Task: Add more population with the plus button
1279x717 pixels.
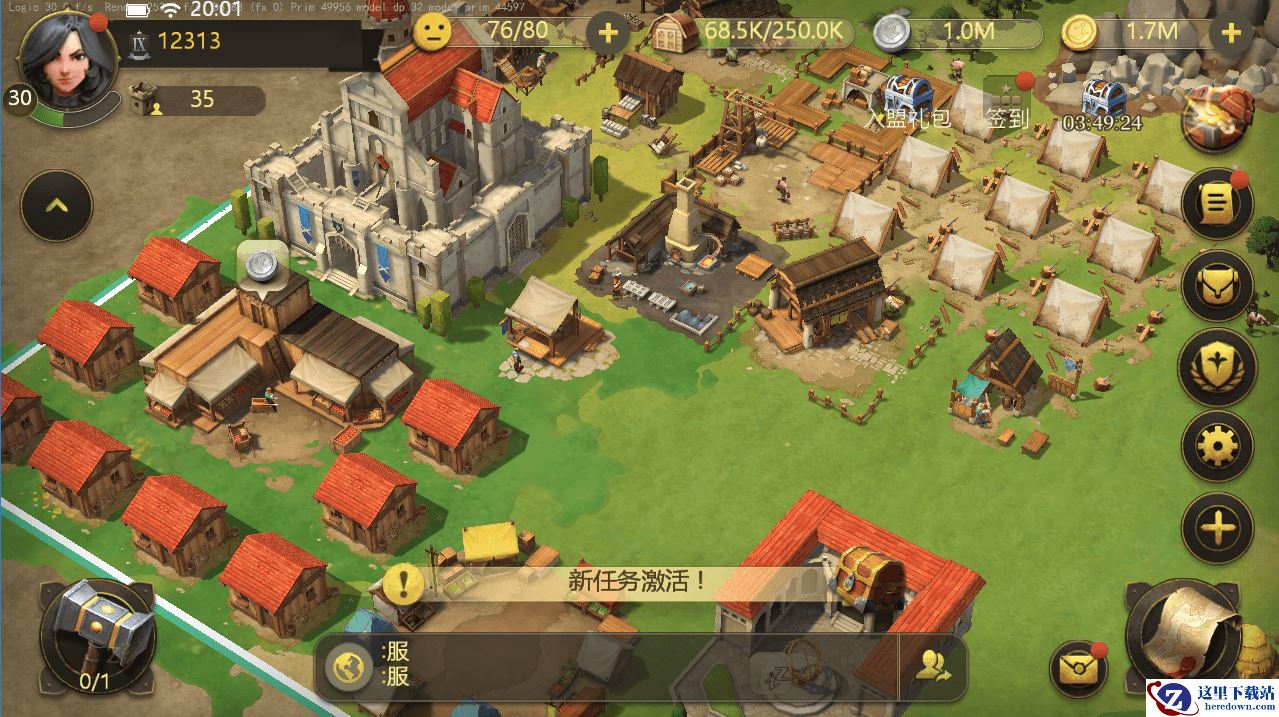Action: coord(607,33)
